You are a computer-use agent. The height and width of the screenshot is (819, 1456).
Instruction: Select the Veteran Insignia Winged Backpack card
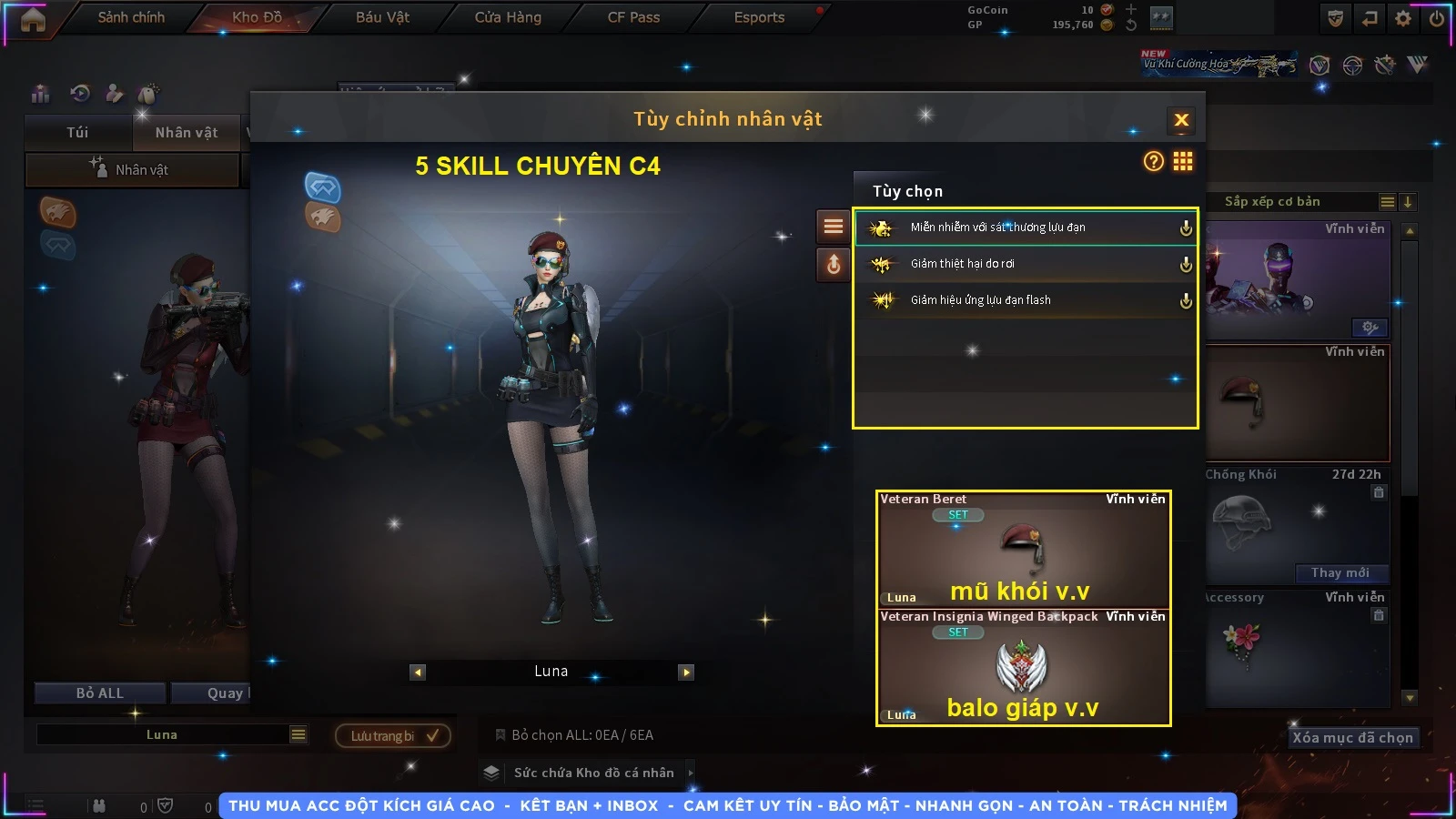coord(1023,667)
